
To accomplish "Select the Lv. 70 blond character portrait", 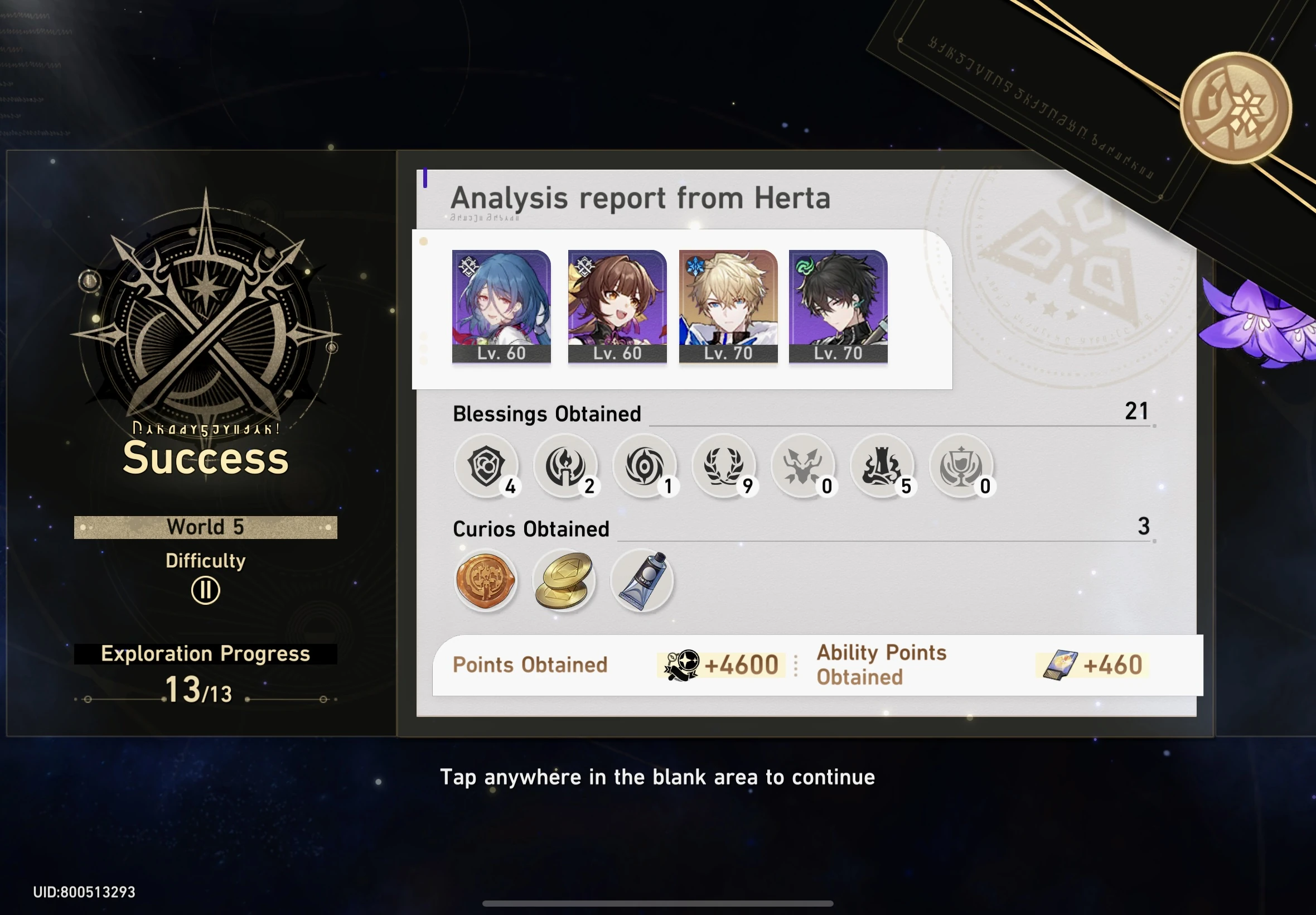I will click(728, 304).
